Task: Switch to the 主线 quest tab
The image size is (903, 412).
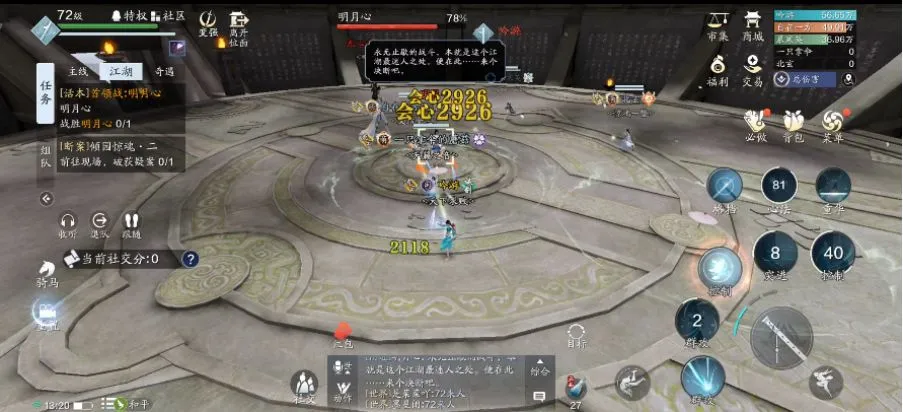Action: (78, 72)
